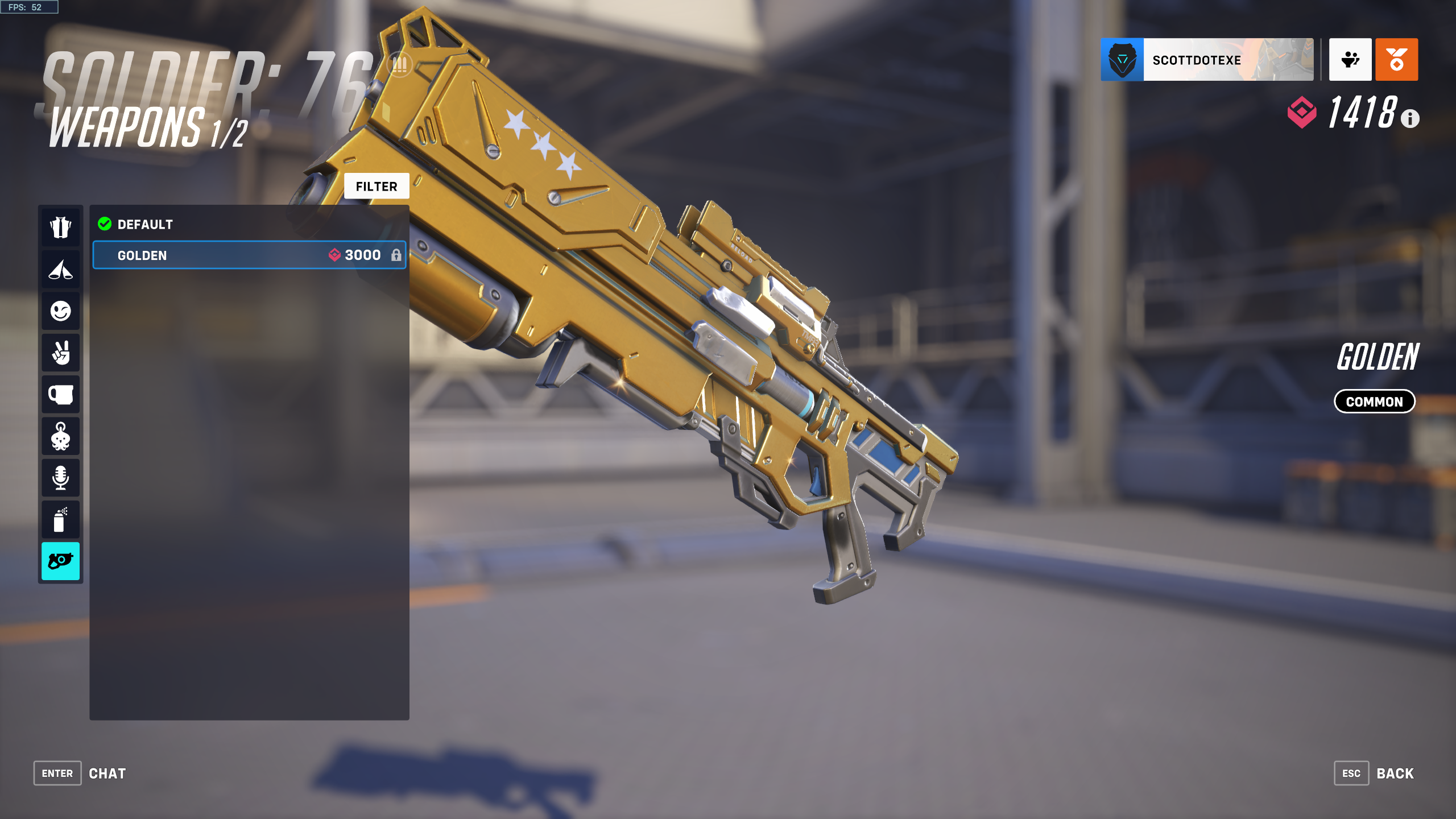This screenshot has height=819, width=1456.
Task: Select the GOLDEN weapon variant
Action: coord(227,255)
